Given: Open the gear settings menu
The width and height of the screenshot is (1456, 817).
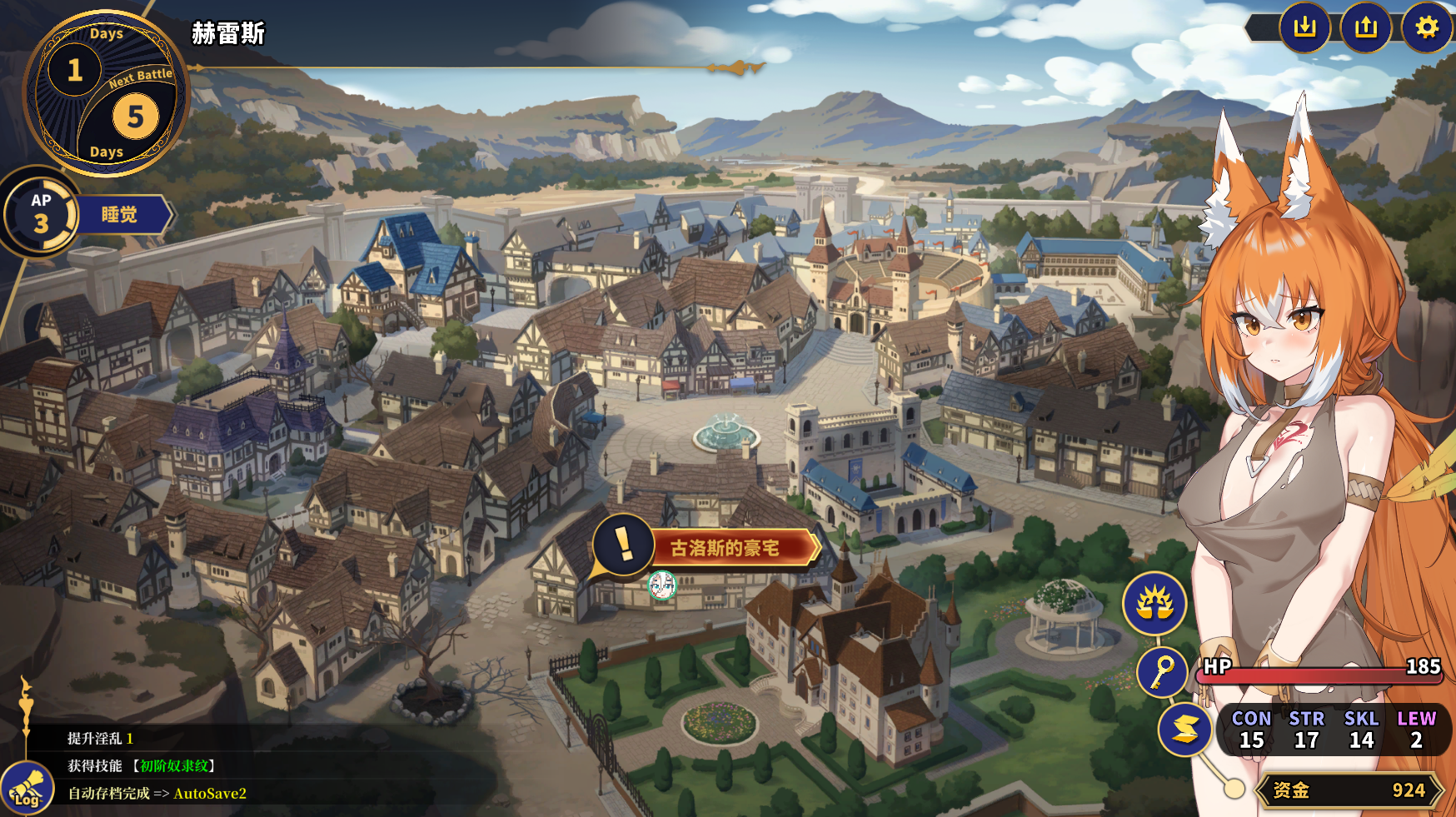Looking at the screenshot, I should (1427, 28).
